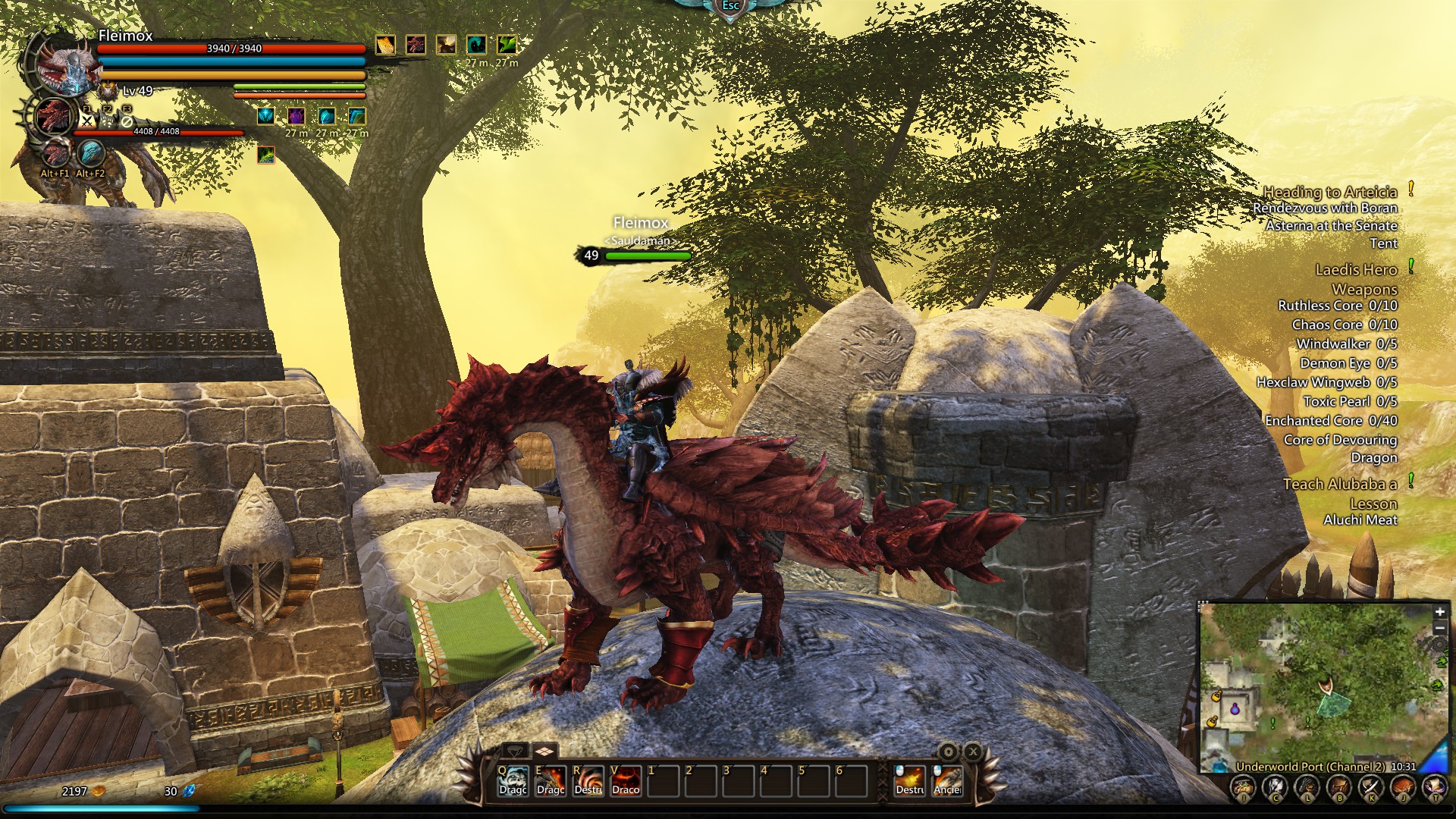This screenshot has width=1456, height=819.
Task: Toggle the F3 dragon passive command
Action: tap(127, 121)
